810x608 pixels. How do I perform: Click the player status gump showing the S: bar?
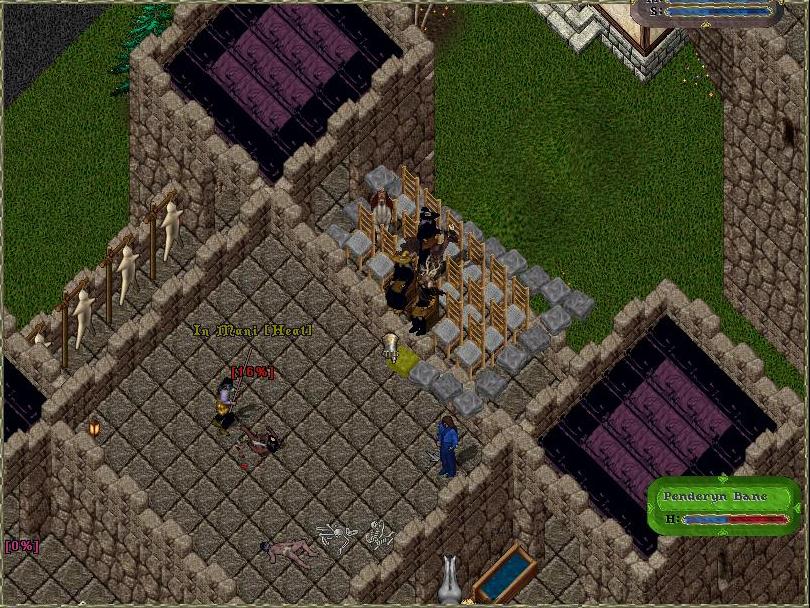[709, 12]
